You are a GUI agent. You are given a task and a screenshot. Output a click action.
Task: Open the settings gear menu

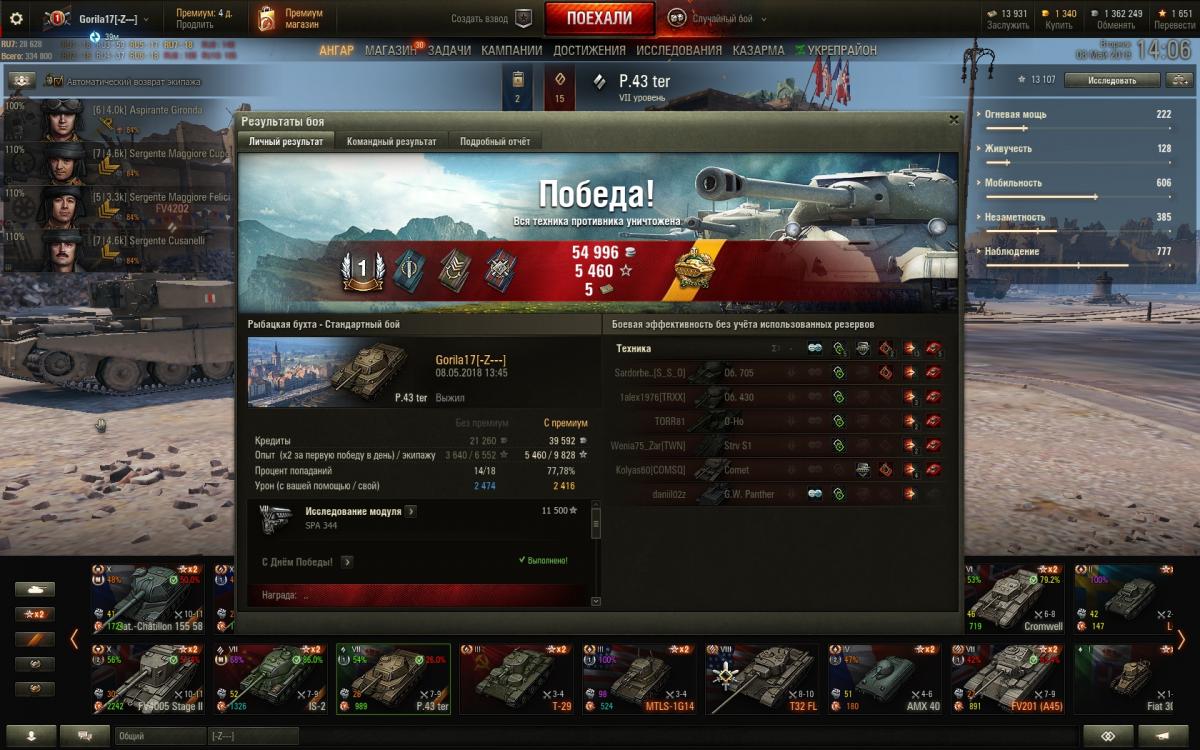pos(16,18)
